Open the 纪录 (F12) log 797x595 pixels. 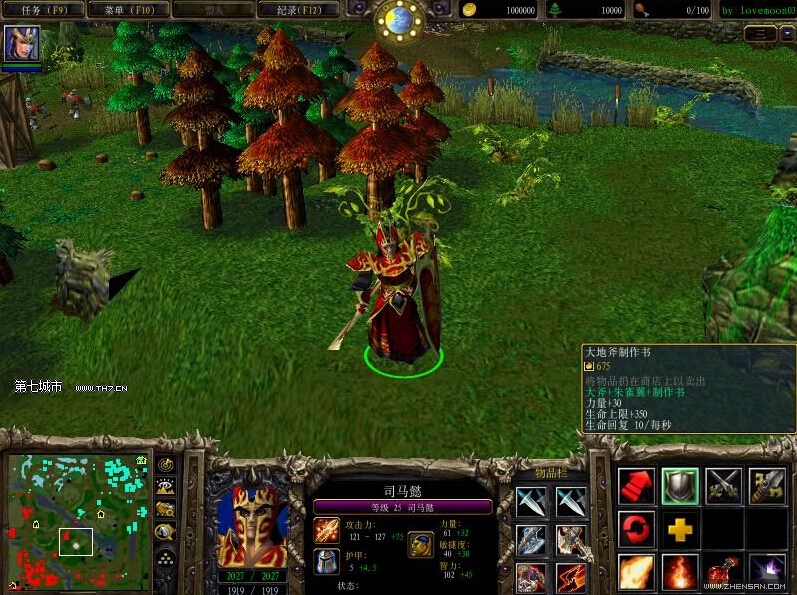click(x=298, y=10)
